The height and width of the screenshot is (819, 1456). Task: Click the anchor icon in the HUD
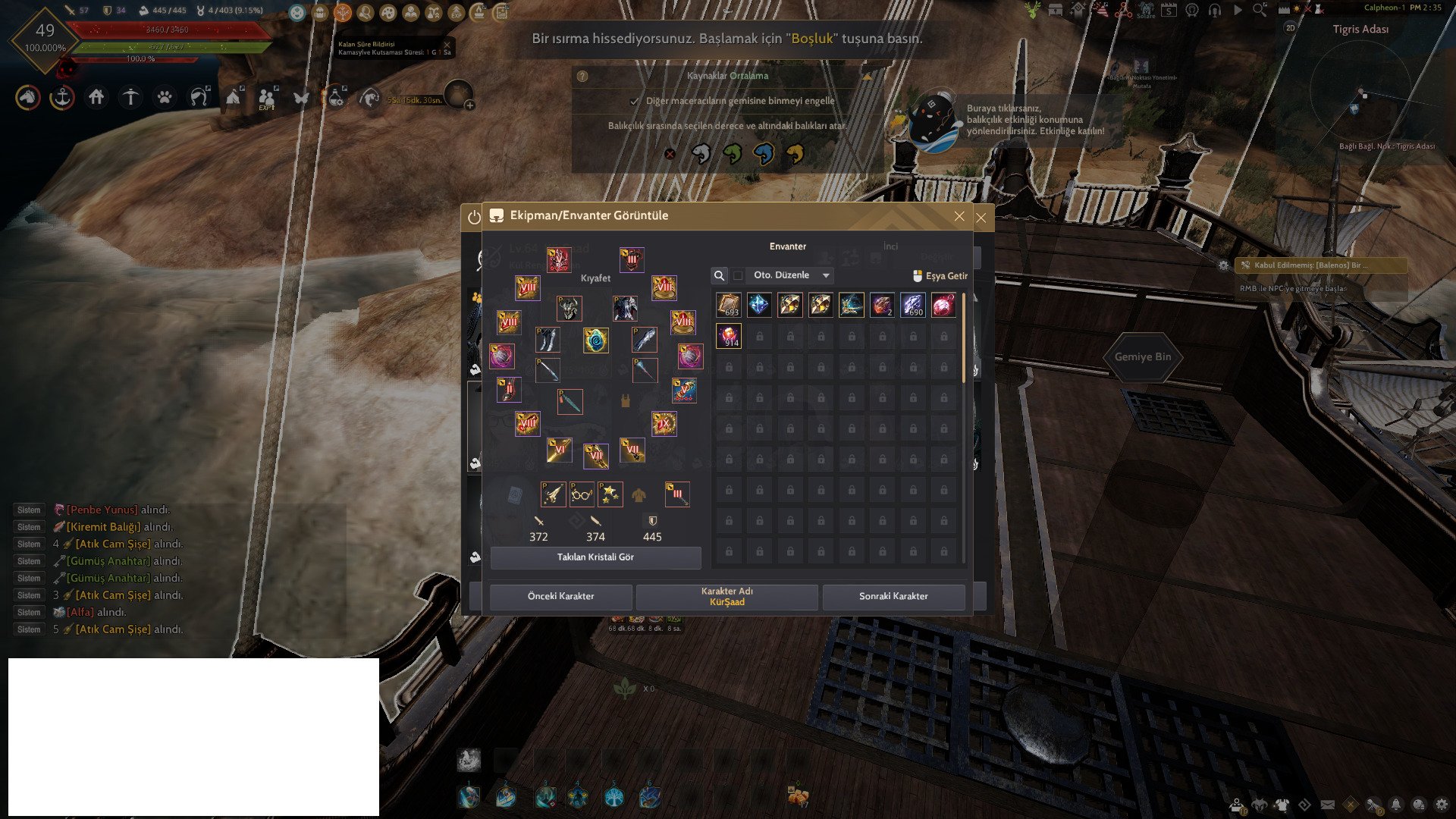point(62,97)
